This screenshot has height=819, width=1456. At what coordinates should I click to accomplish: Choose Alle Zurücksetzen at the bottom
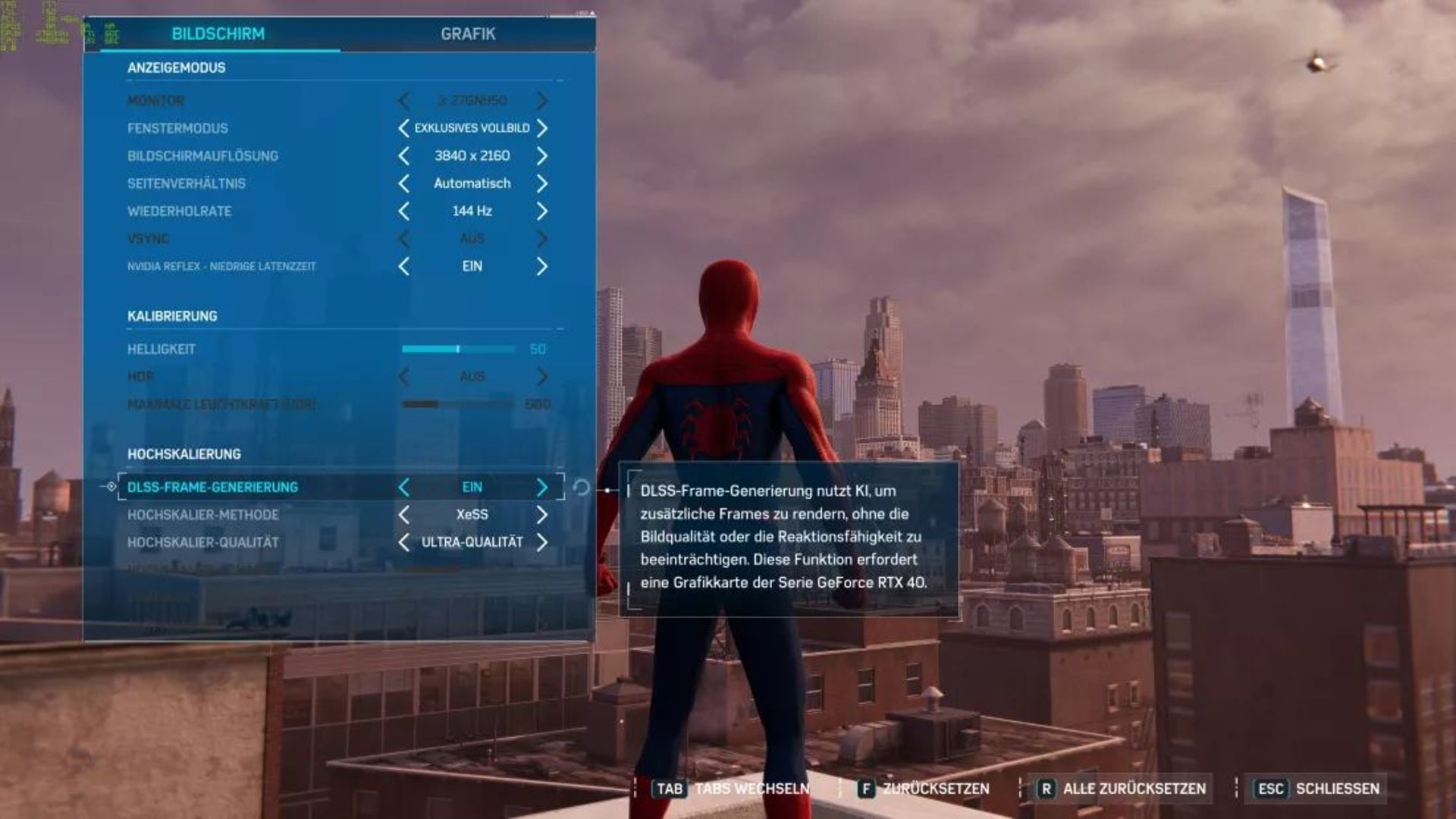[1124, 789]
